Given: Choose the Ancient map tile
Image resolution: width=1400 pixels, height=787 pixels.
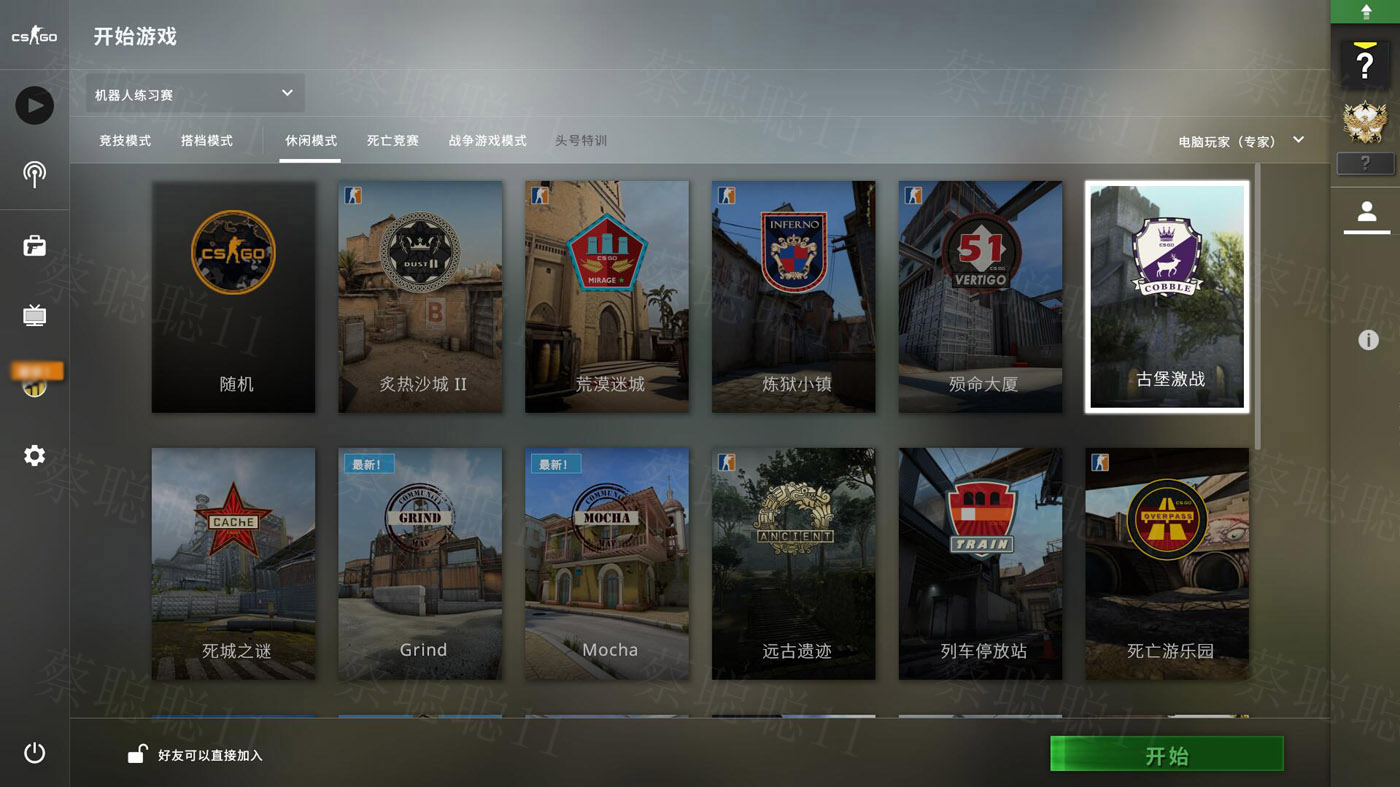Looking at the screenshot, I should coord(793,563).
